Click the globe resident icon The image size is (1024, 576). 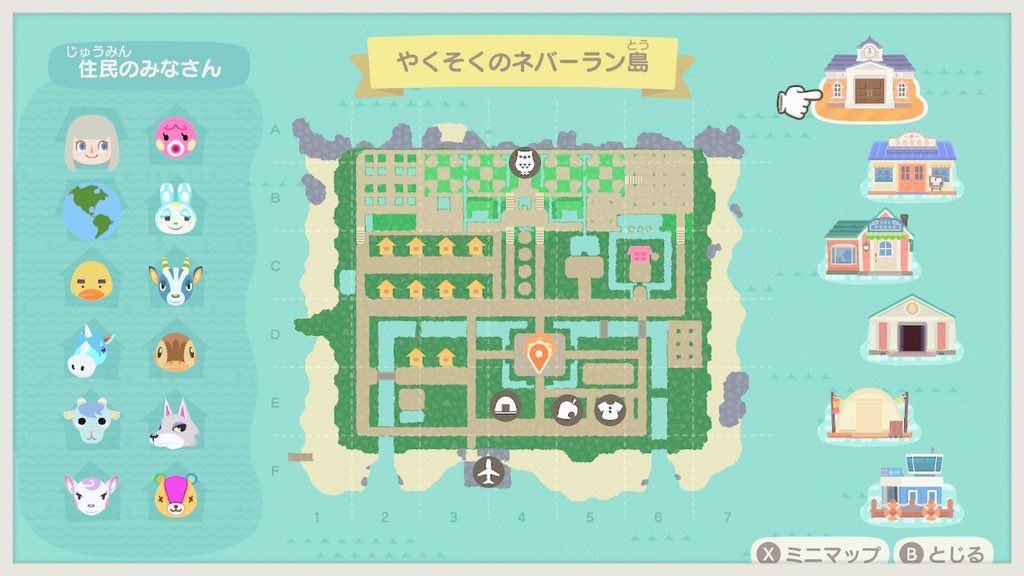[x=92, y=211]
